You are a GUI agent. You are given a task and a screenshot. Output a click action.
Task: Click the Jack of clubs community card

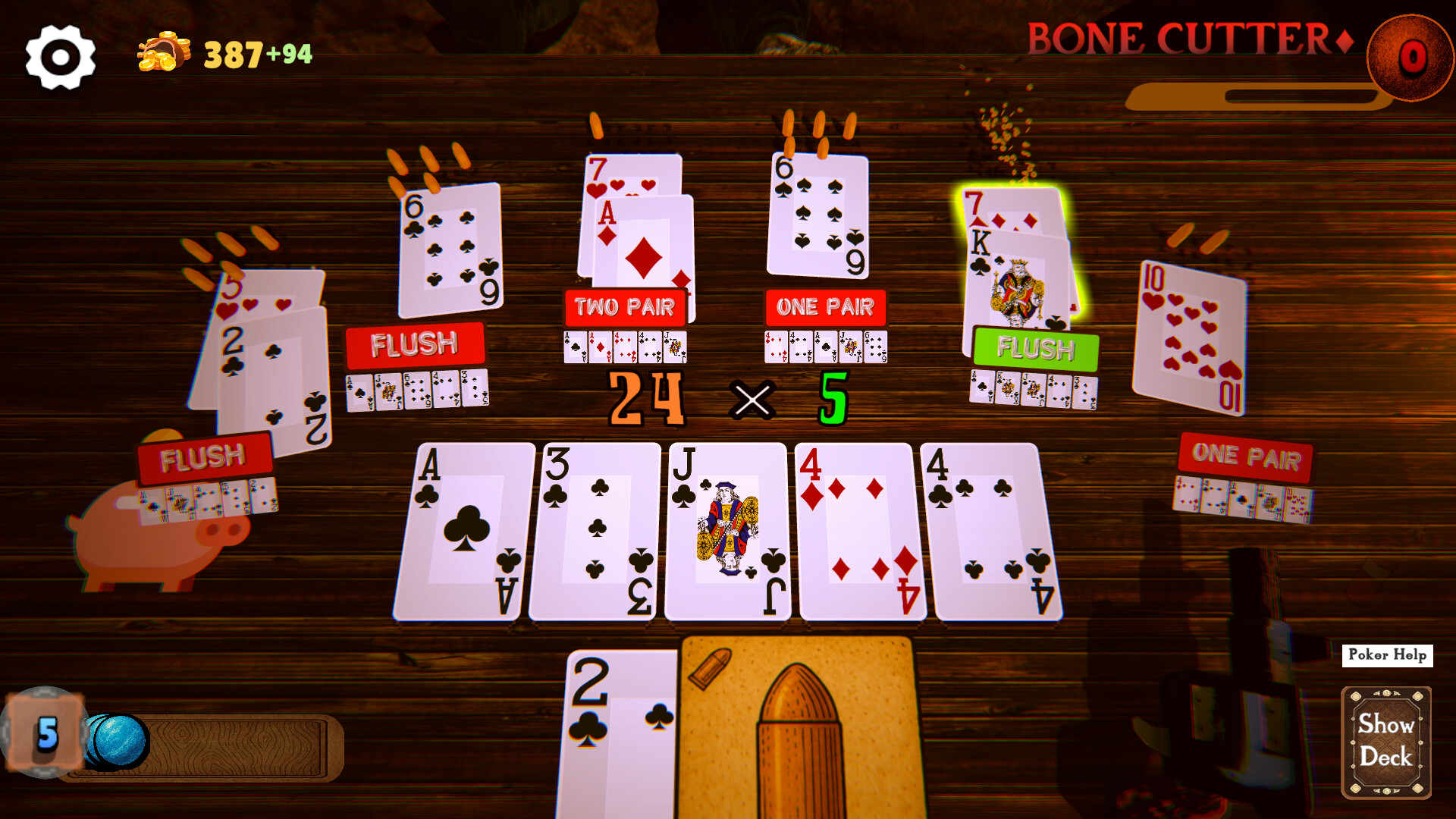[x=728, y=531]
